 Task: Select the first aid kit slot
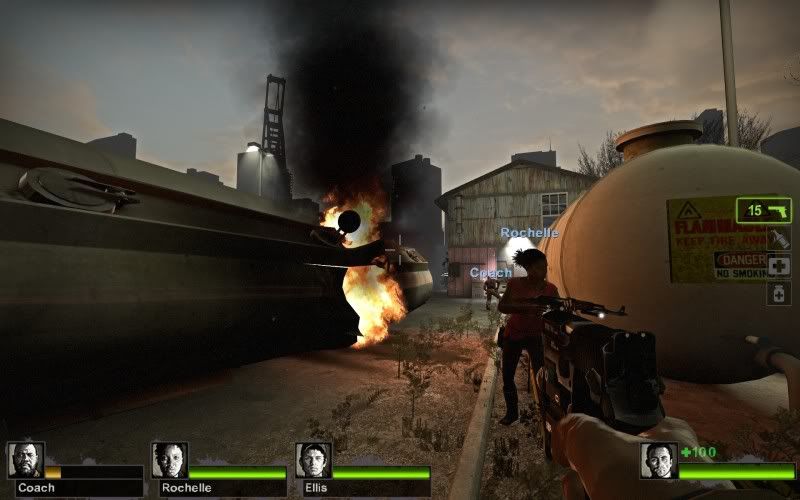point(779,265)
